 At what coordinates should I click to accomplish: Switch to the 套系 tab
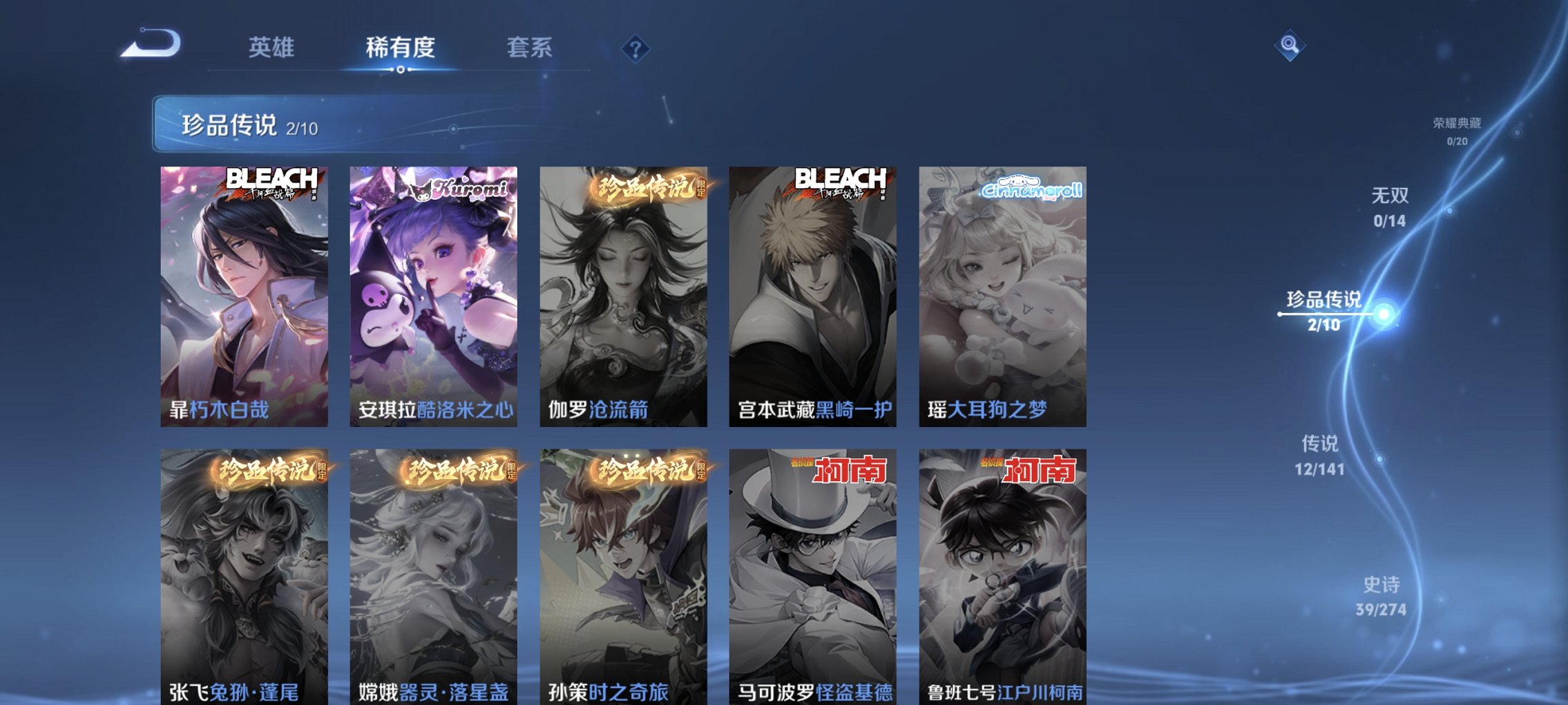(x=529, y=48)
